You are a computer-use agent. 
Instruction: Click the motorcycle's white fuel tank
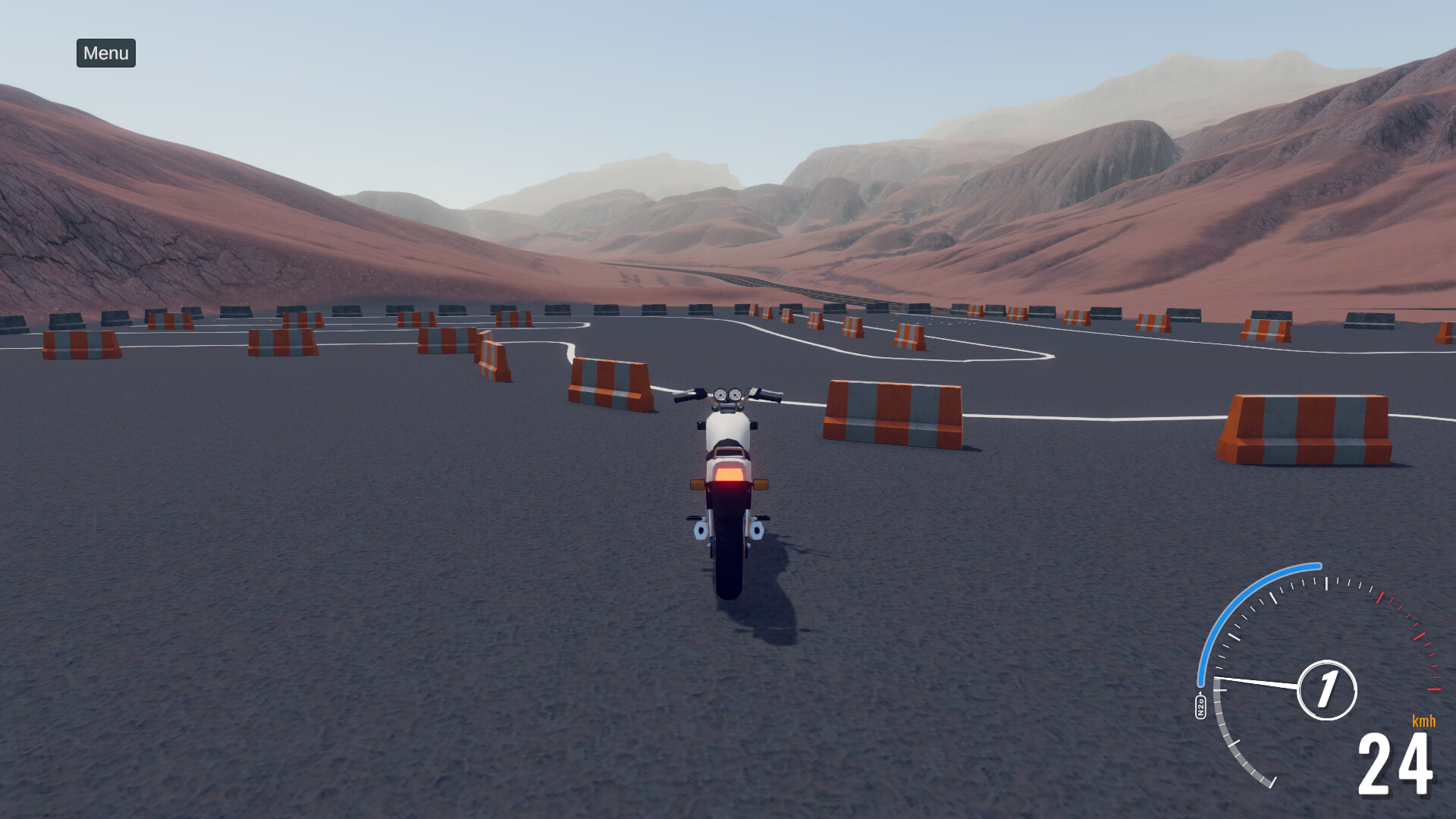[x=730, y=427]
